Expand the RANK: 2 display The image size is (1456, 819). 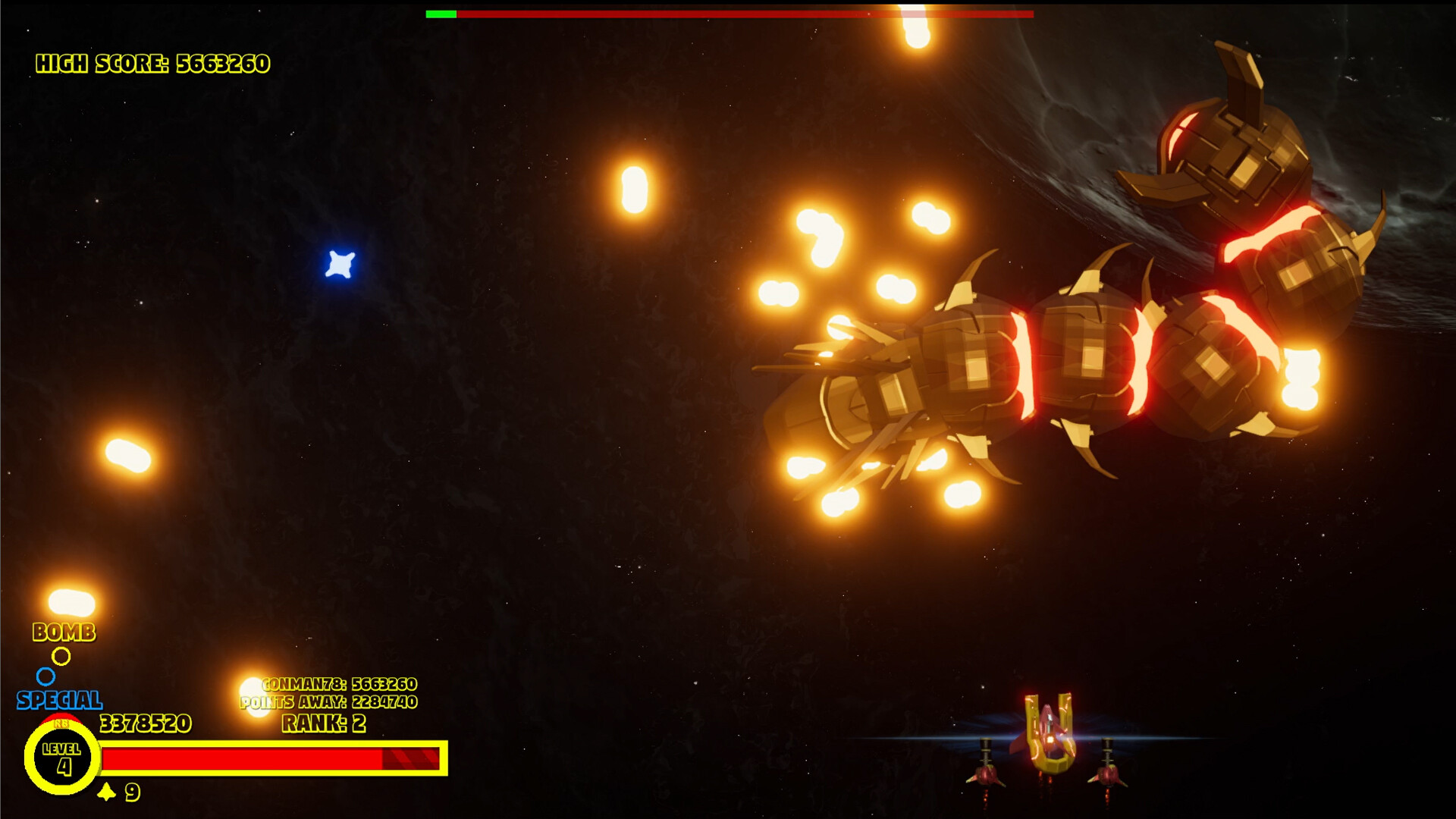323,724
